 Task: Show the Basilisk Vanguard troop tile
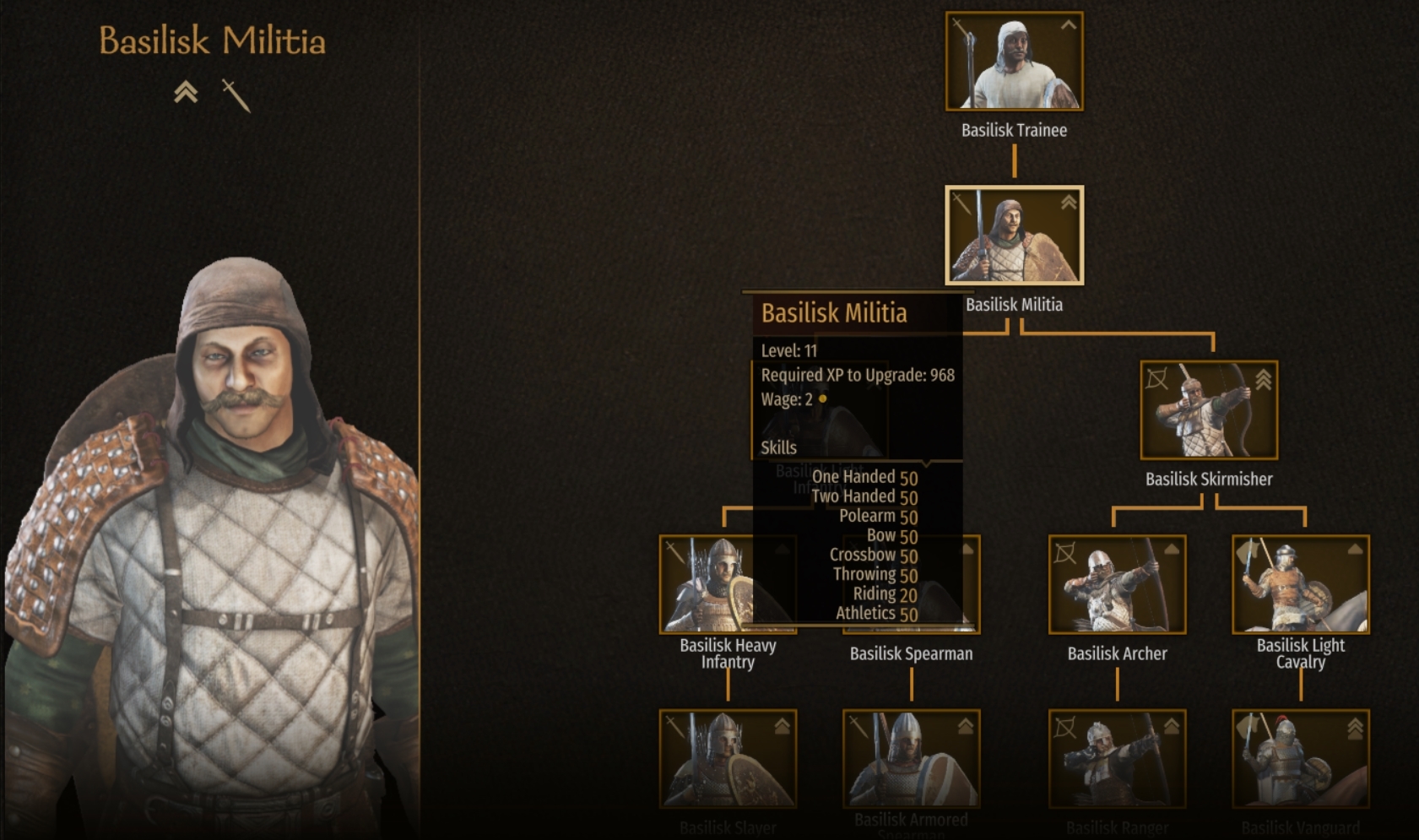pos(1300,758)
